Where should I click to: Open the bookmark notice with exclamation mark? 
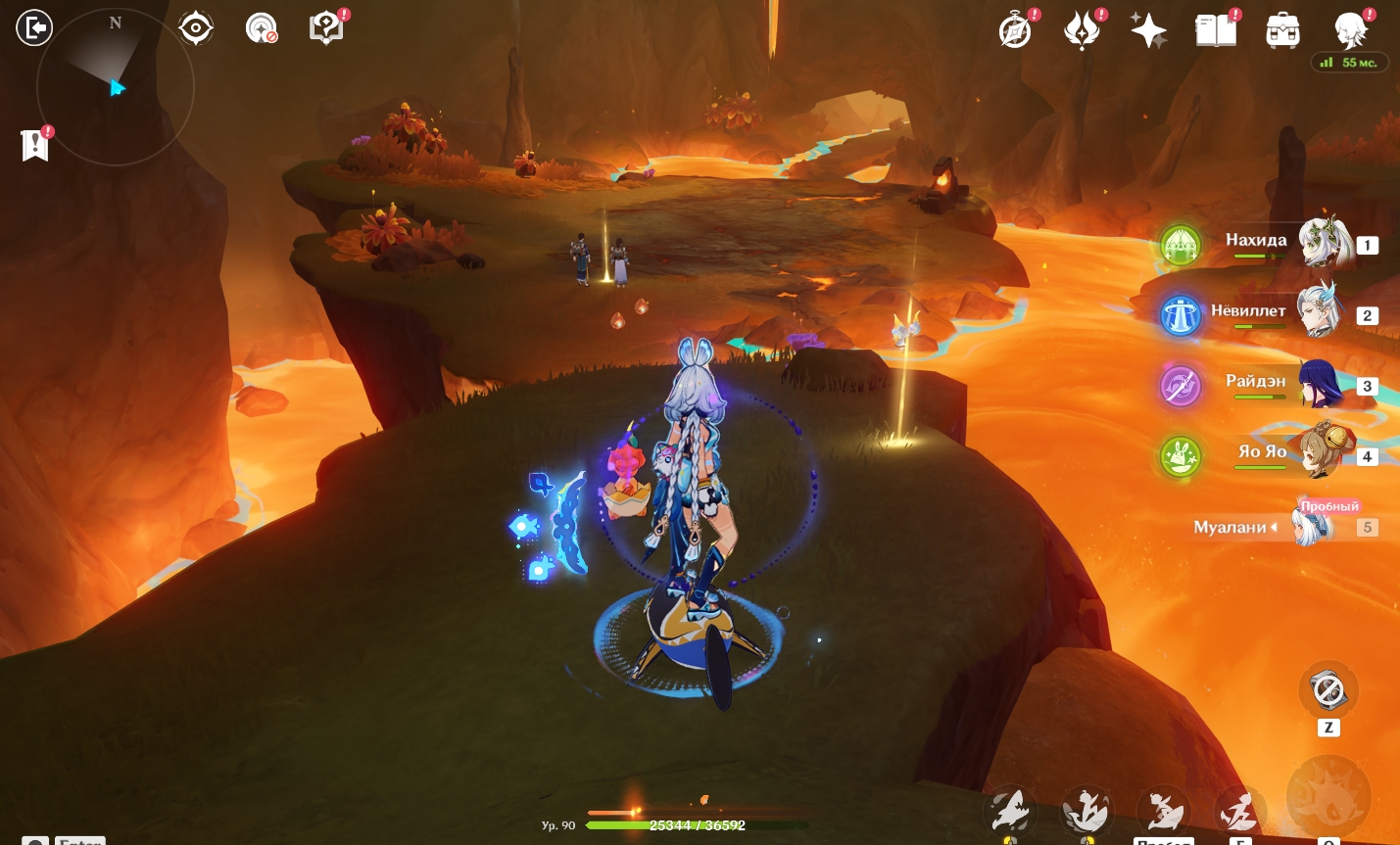[34, 146]
